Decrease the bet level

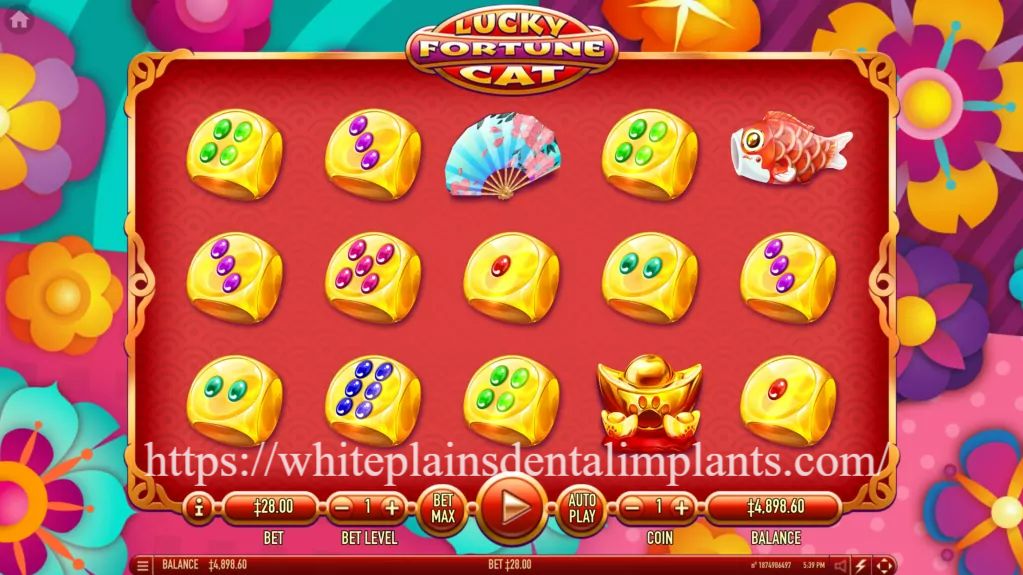click(x=343, y=507)
